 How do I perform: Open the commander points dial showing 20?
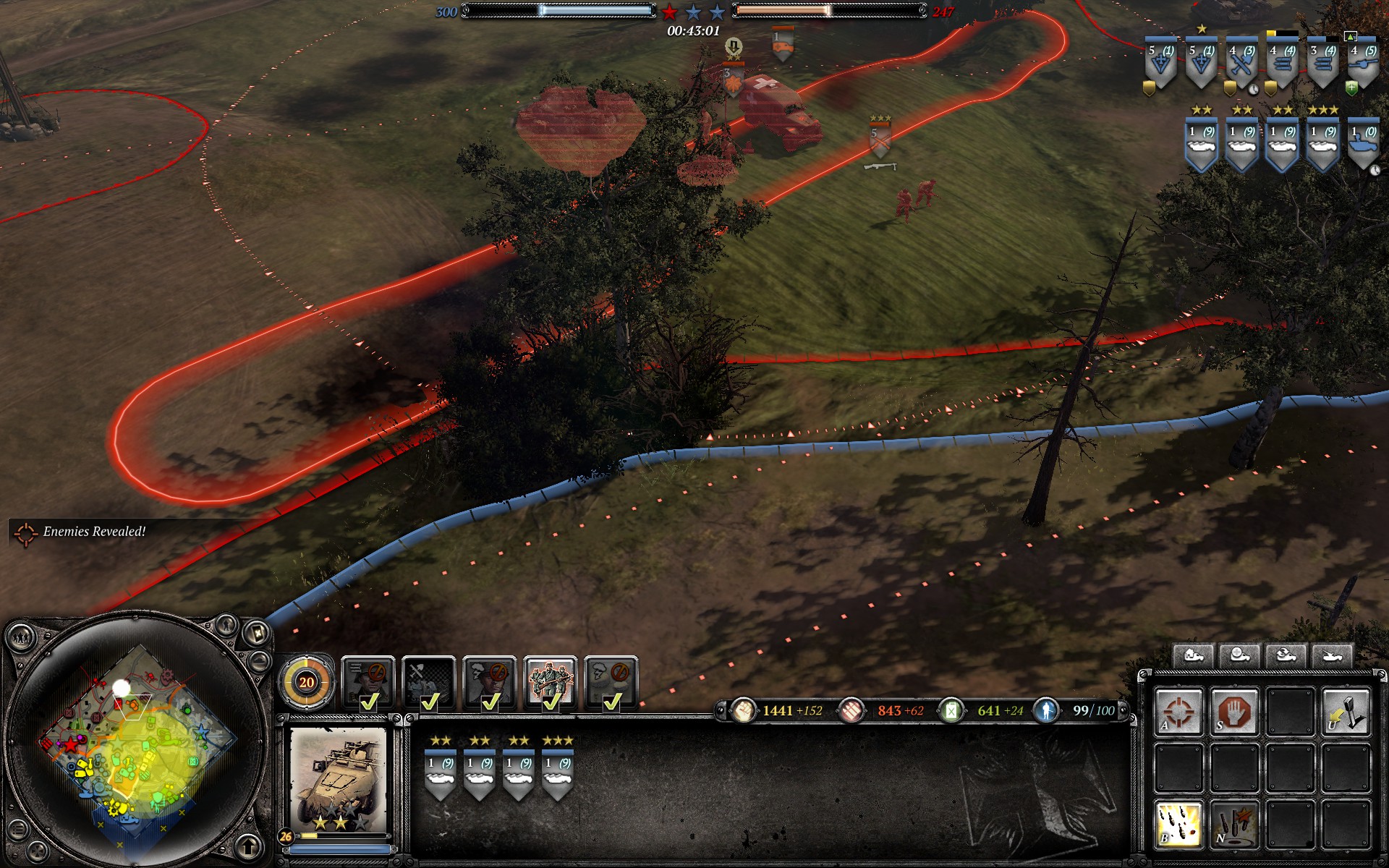point(307,681)
